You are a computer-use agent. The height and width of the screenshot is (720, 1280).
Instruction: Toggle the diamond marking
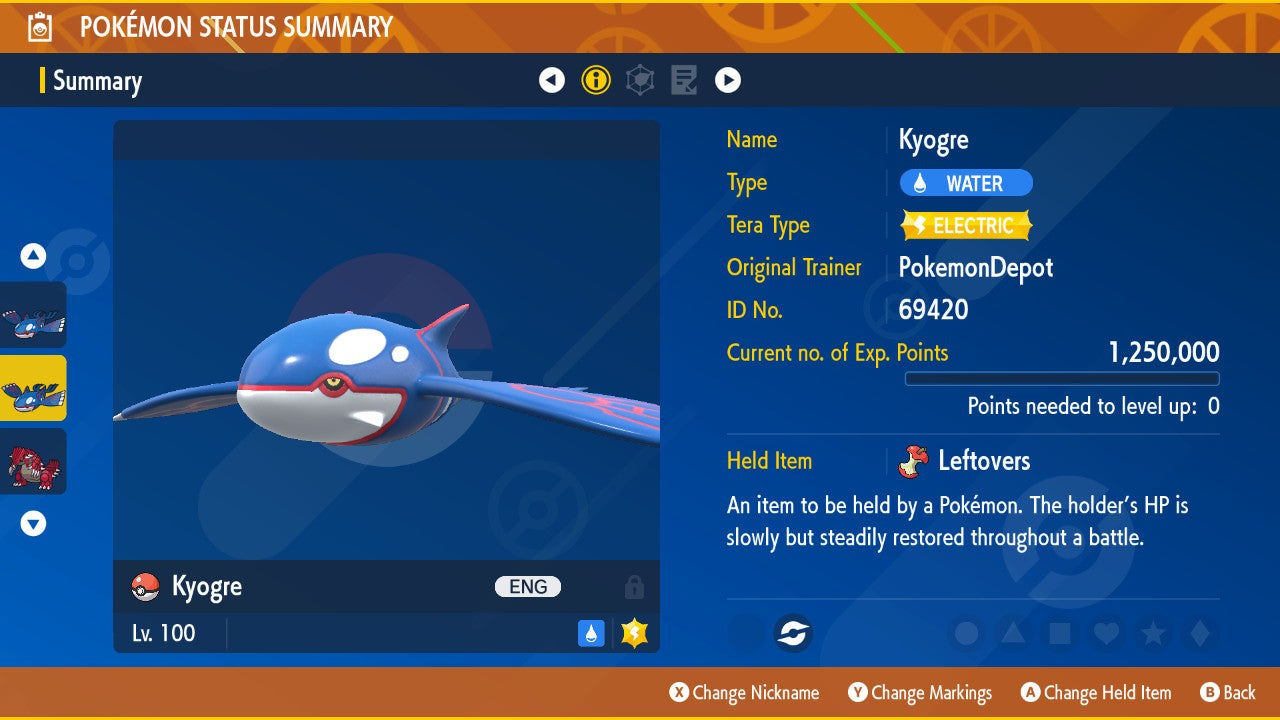click(x=1199, y=633)
